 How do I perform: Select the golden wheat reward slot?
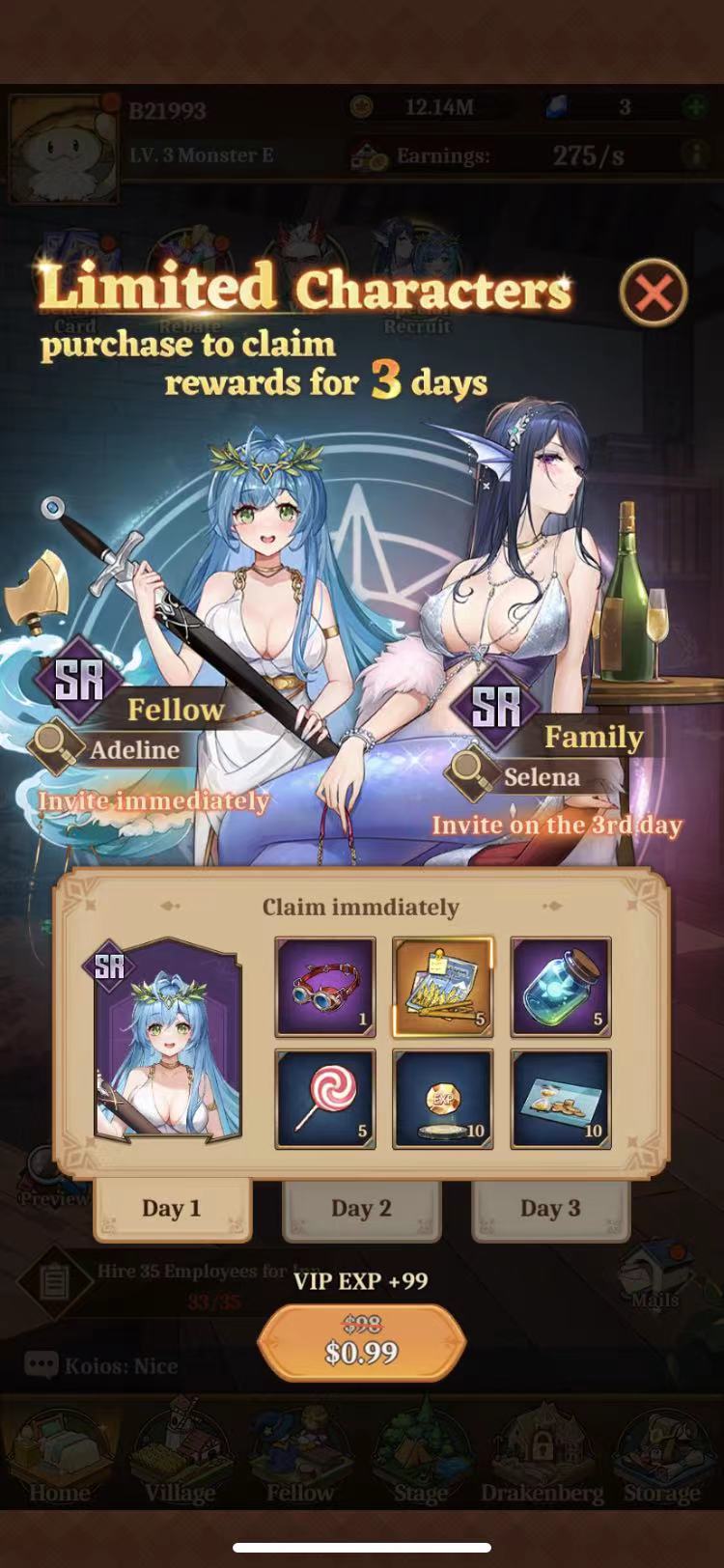coord(443,987)
